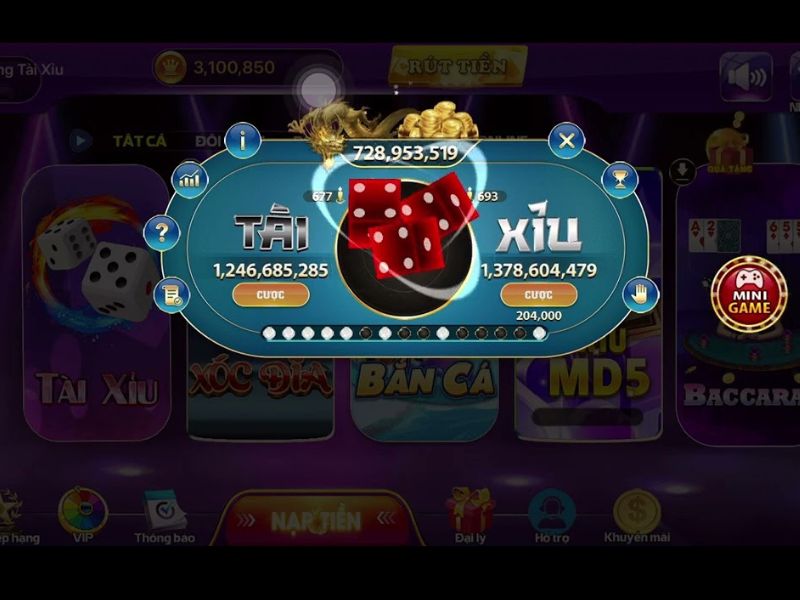Open the Mini Game button

pos(748,295)
